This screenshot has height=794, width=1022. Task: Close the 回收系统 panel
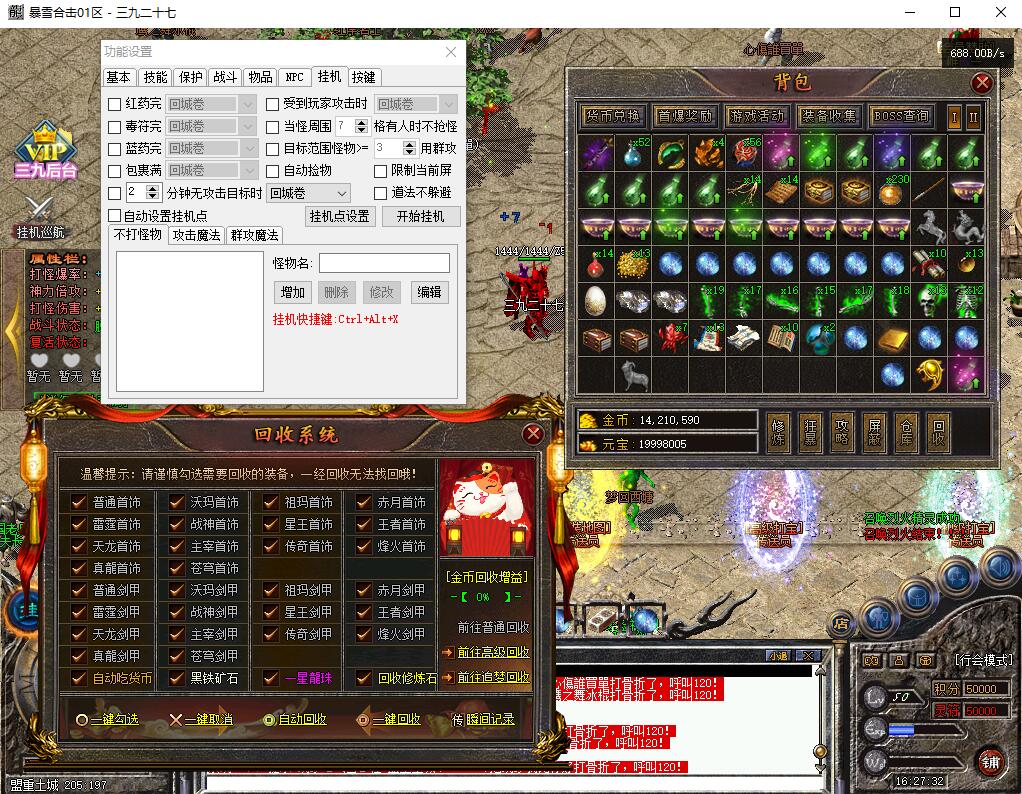point(533,433)
